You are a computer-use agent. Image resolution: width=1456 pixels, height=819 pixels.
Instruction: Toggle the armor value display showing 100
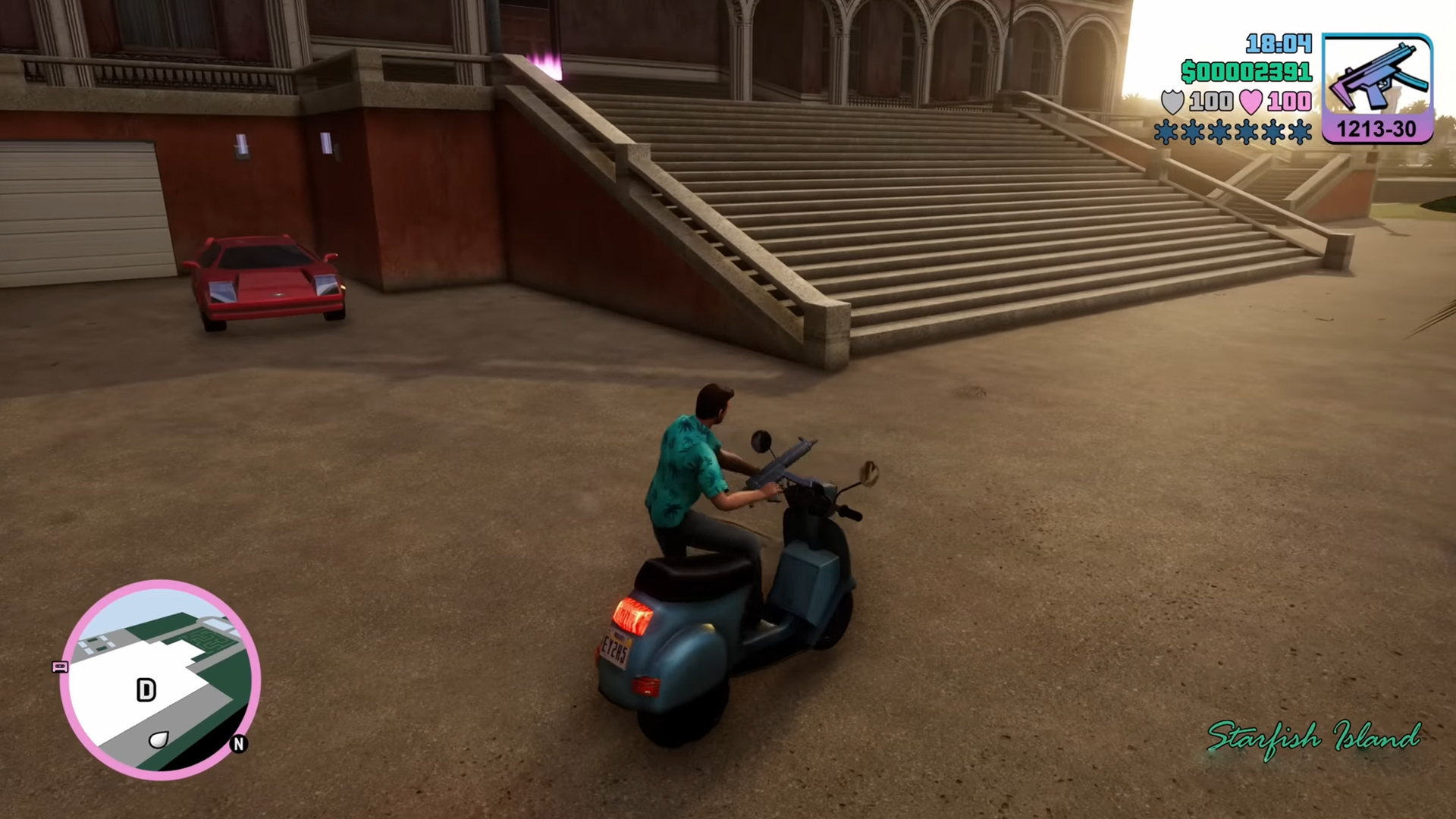1212,101
